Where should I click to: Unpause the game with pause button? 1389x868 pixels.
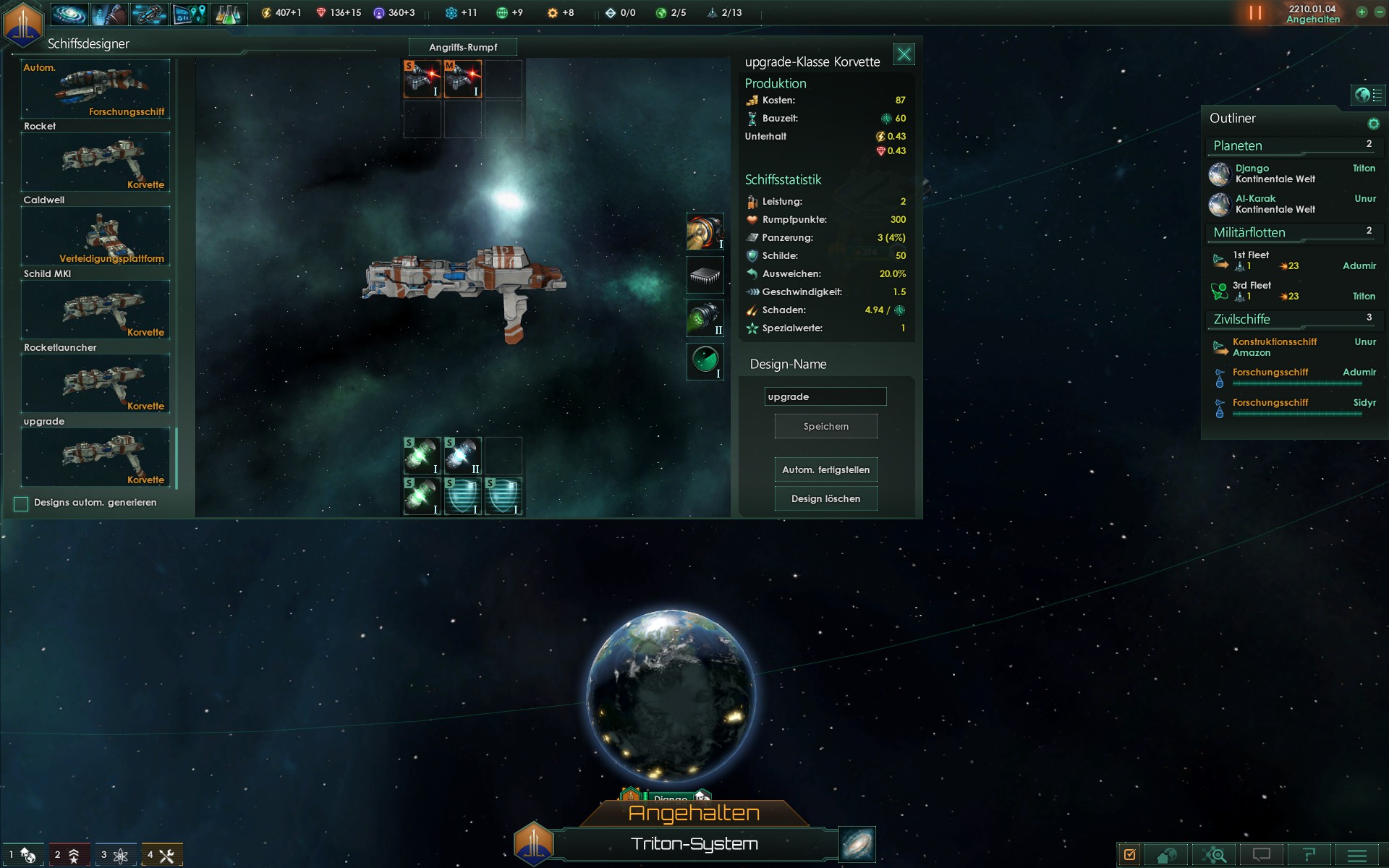[x=1255, y=13]
